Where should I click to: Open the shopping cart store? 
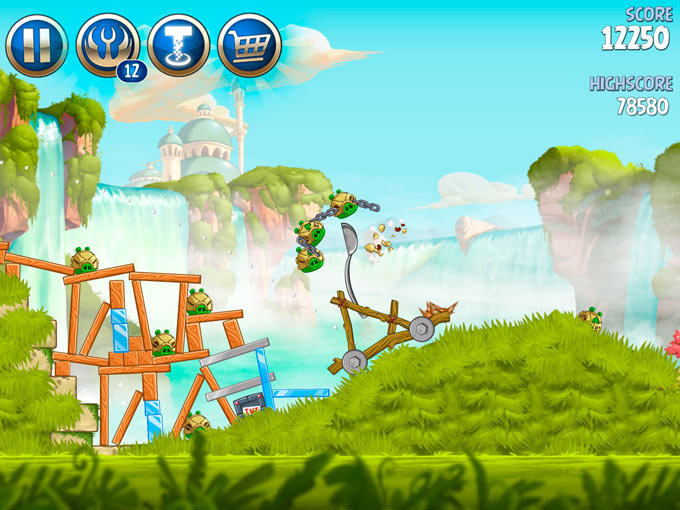(x=249, y=45)
